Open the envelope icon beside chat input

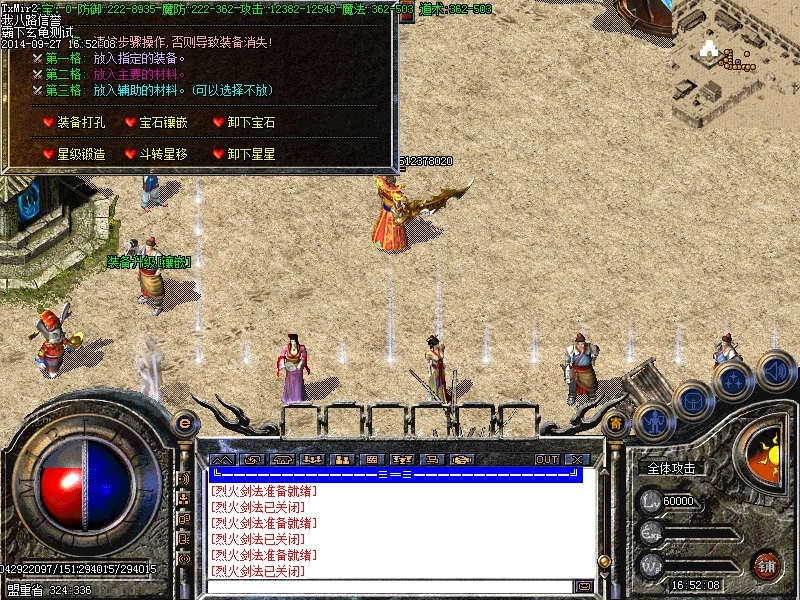[584, 586]
